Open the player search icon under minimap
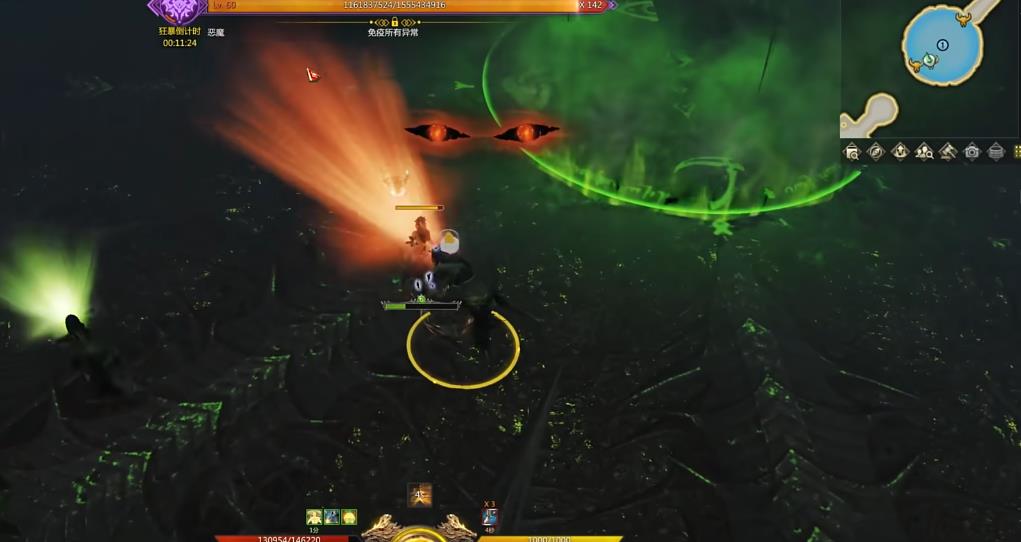Screen dimensions: 1021x542 click(x=924, y=152)
